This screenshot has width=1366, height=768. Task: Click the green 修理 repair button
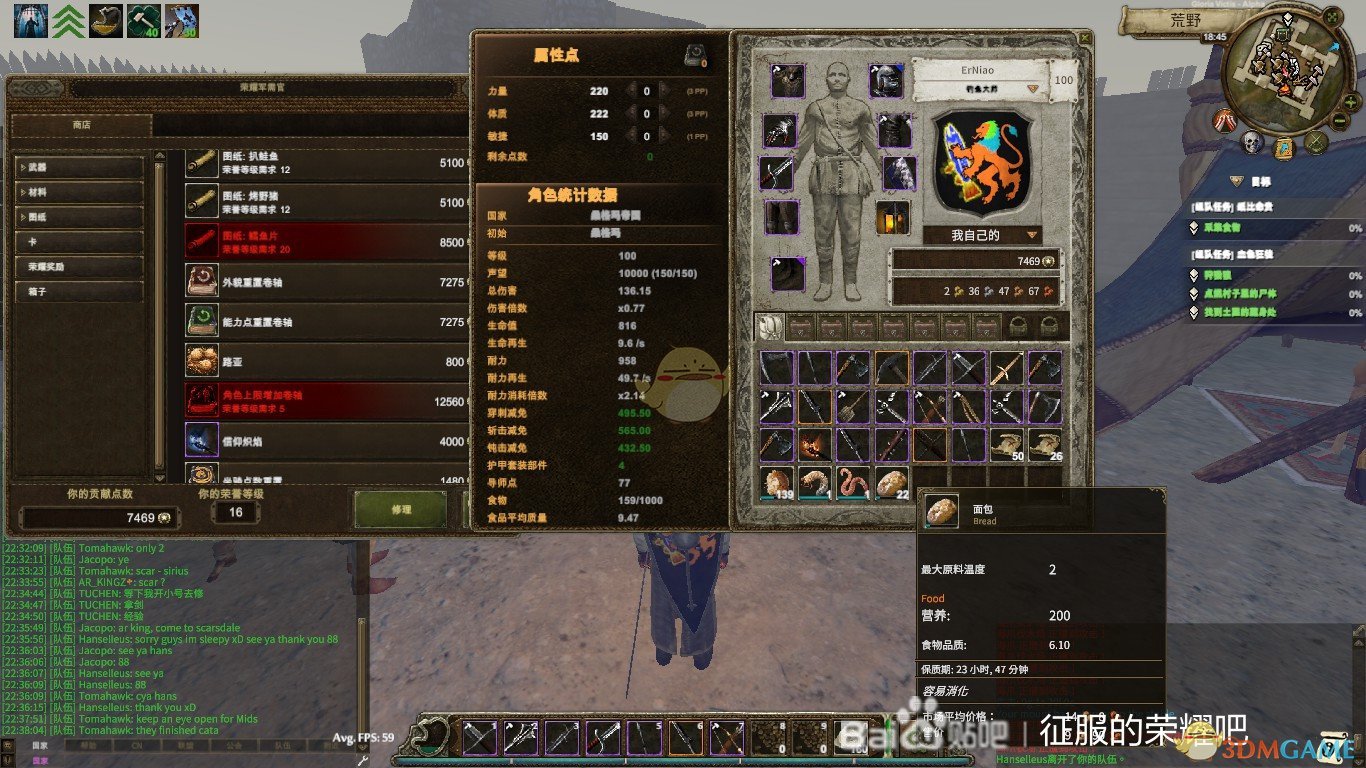(x=401, y=510)
